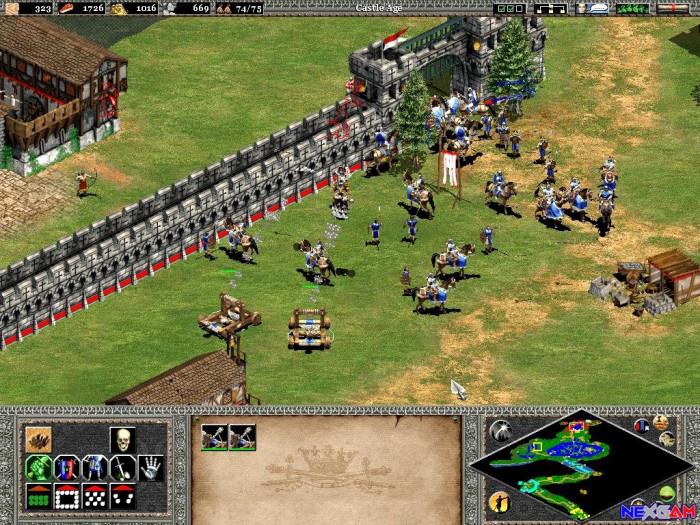Choose the no attack stance
700x525 pixels.
click(123, 467)
